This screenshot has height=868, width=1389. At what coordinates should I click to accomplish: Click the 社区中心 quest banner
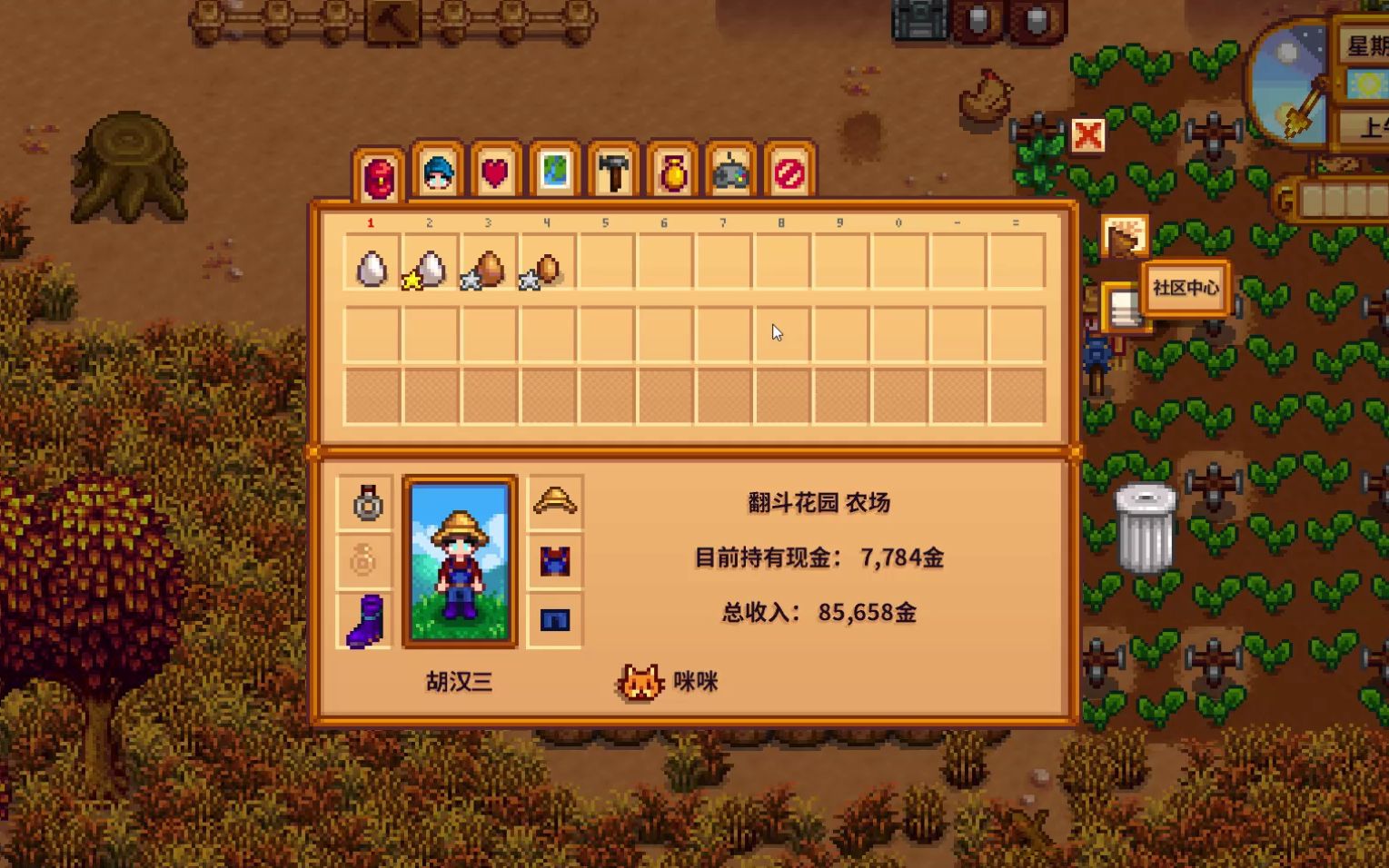coord(1185,287)
